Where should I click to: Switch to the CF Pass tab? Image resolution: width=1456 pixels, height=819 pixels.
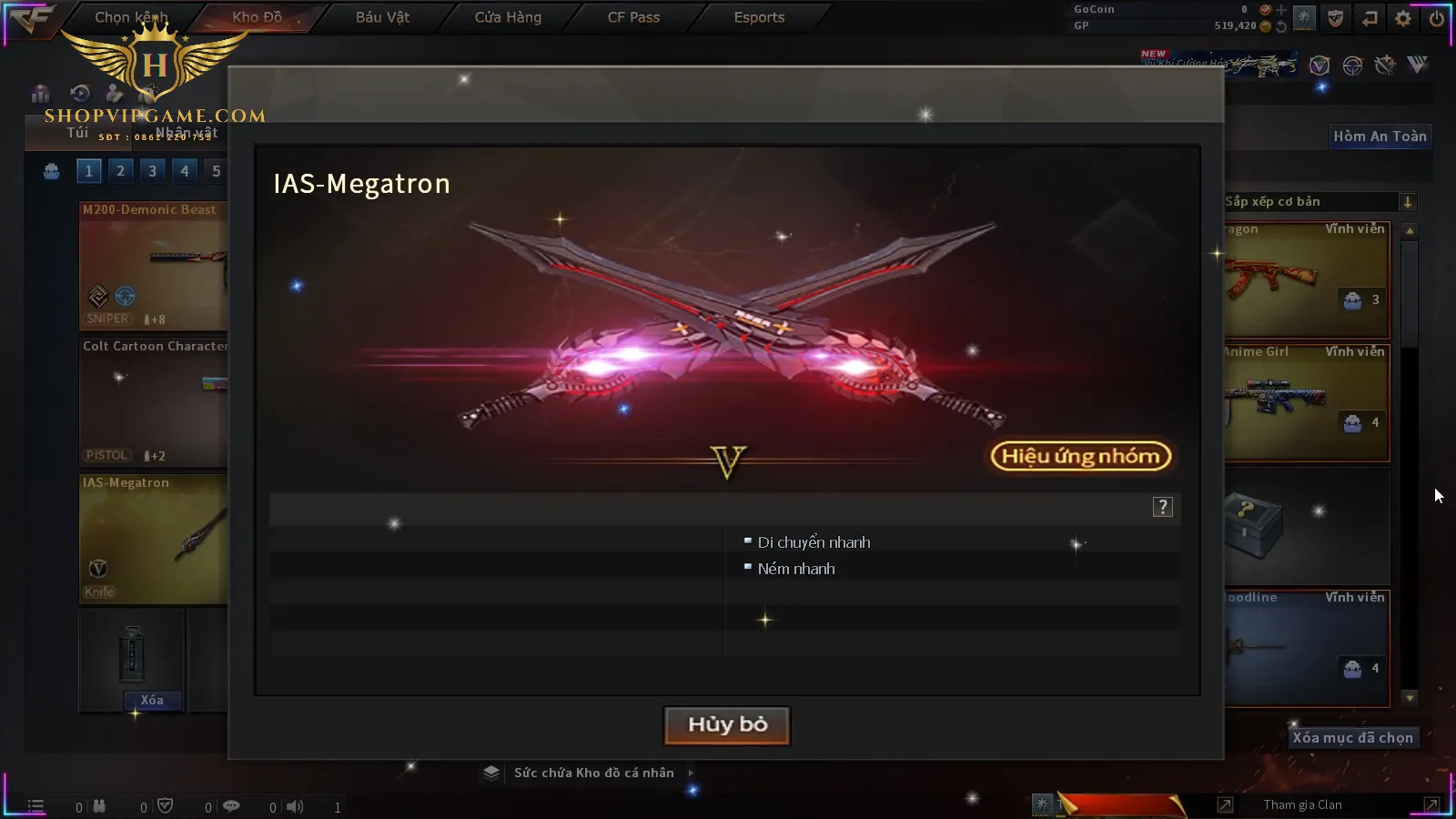tap(633, 17)
